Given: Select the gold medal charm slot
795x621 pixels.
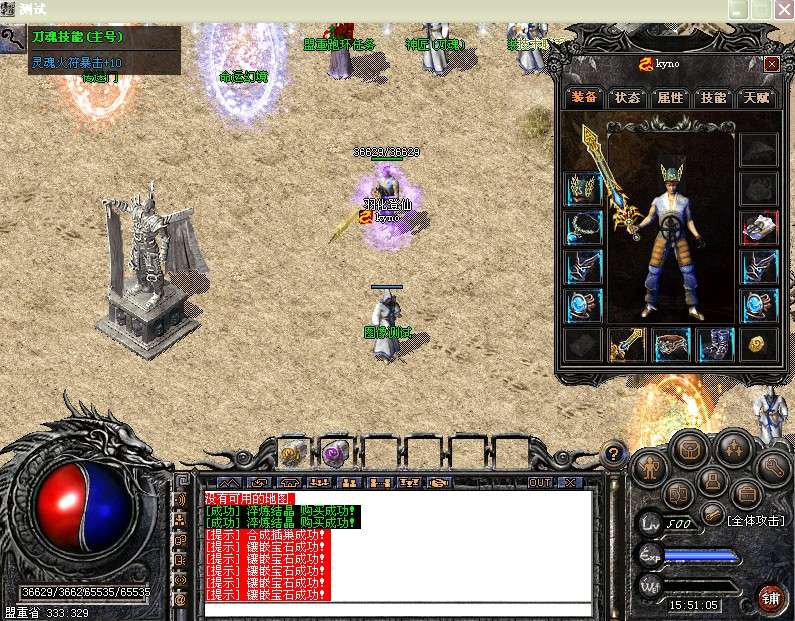Looking at the screenshot, I should click(x=759, y=345).
